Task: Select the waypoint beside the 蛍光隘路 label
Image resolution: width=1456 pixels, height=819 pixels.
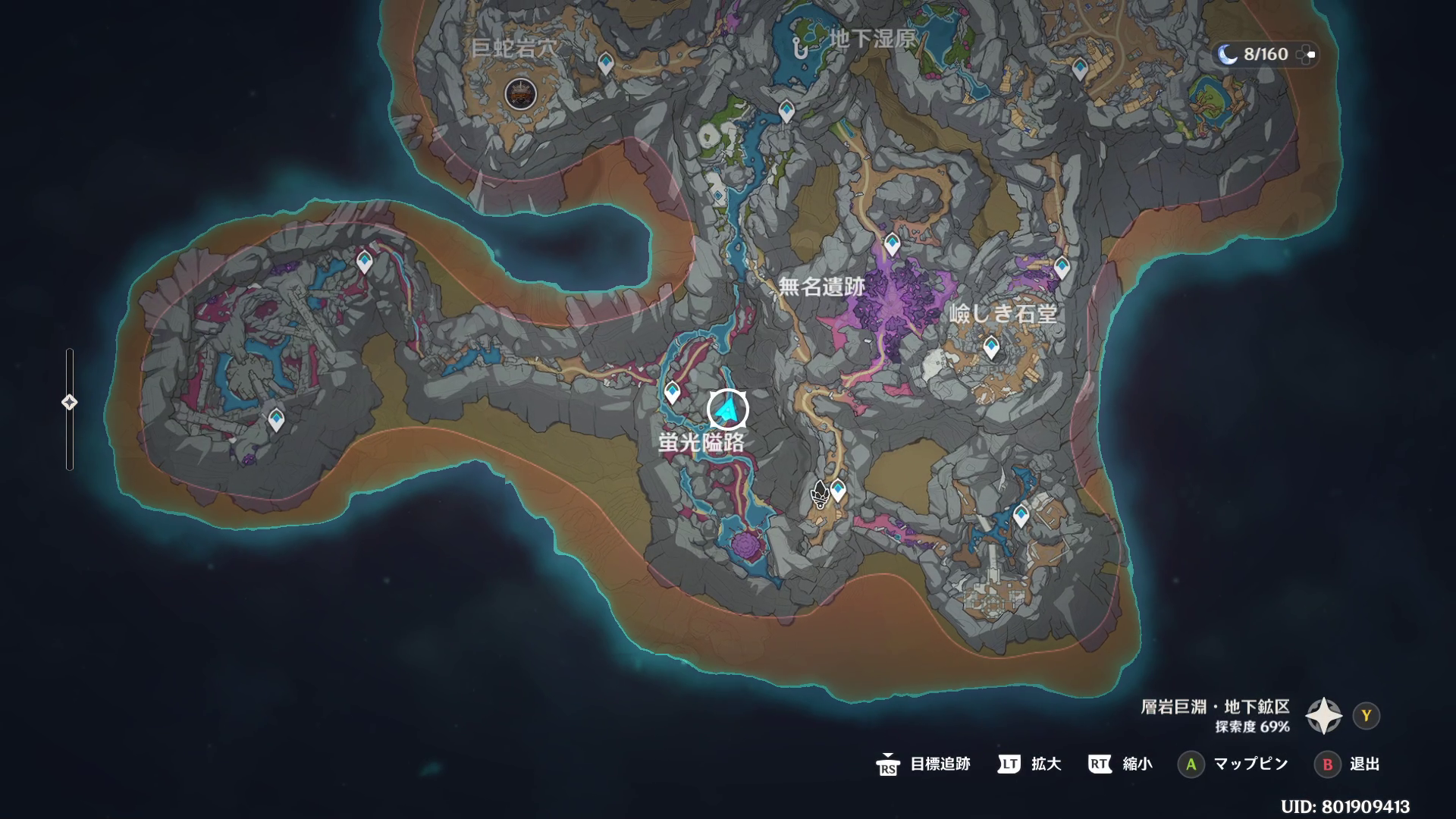Action: click(x=672, y=392)
